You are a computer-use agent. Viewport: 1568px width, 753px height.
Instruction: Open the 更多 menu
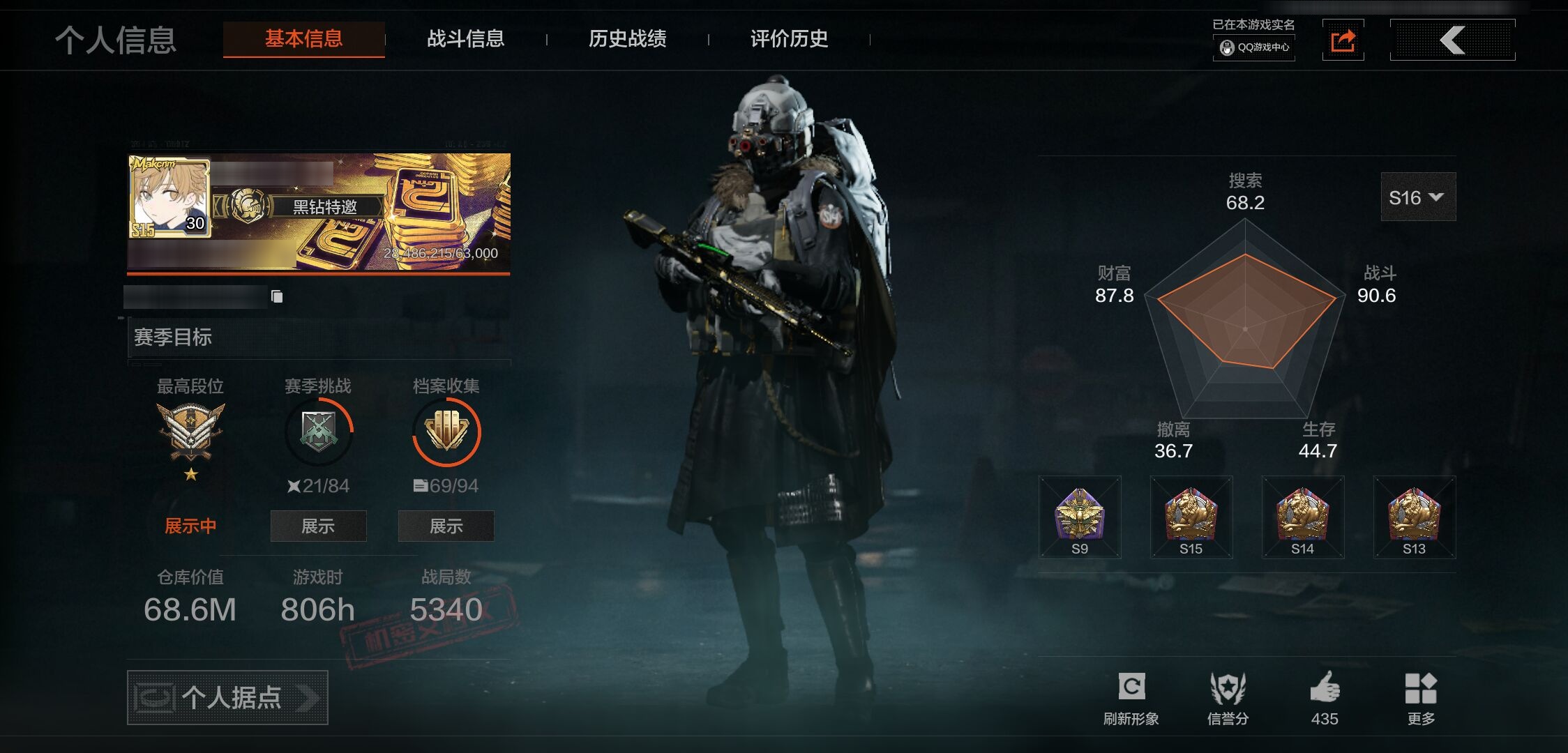(x=1421, y=698)
